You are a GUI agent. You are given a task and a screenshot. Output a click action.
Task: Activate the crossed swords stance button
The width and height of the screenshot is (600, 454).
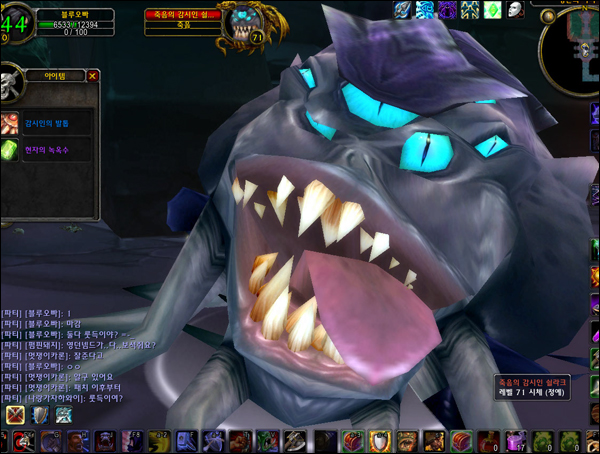point(15,414)
